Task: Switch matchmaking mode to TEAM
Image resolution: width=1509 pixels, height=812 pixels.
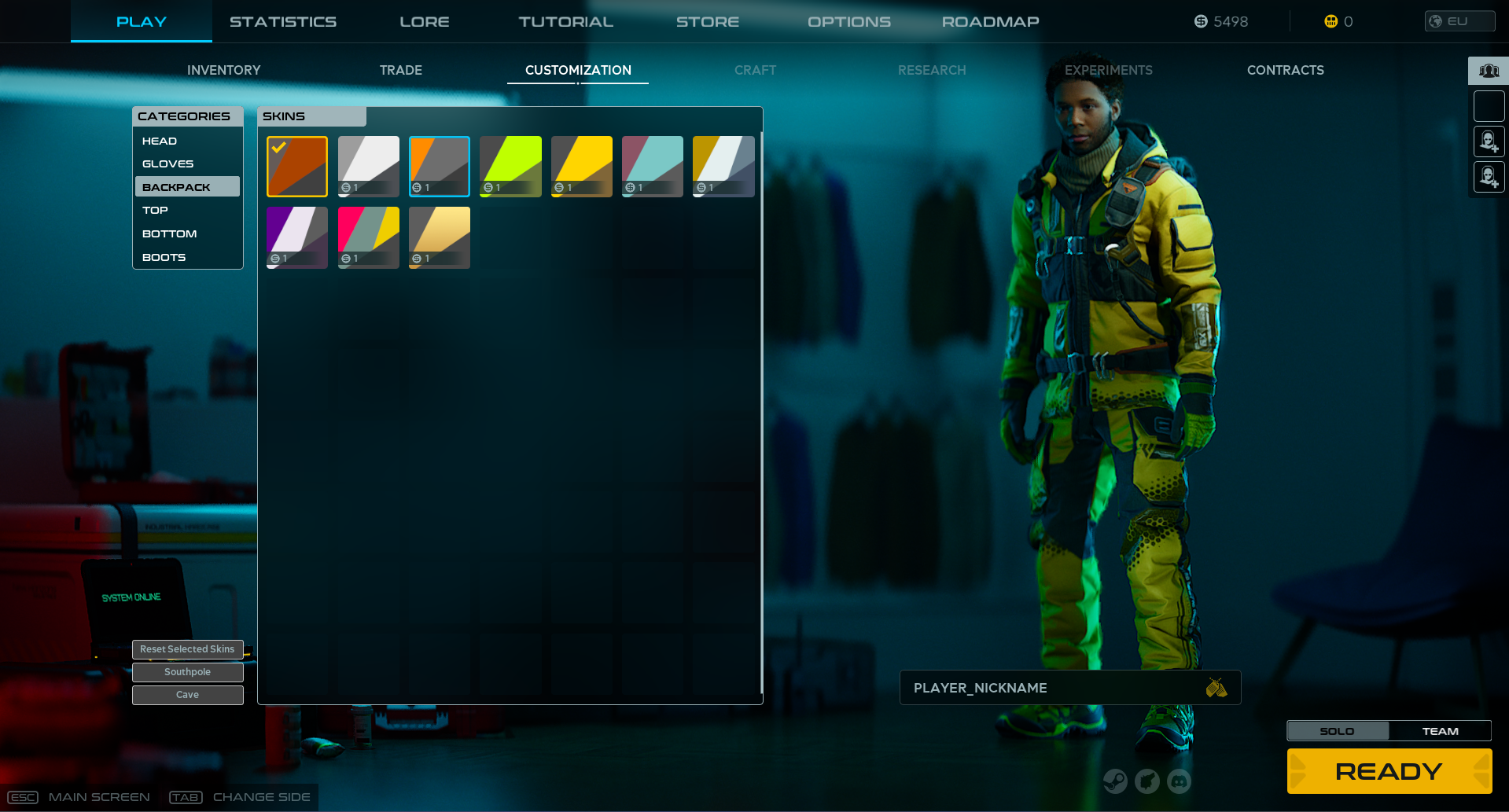Action: coord(1440,730)
